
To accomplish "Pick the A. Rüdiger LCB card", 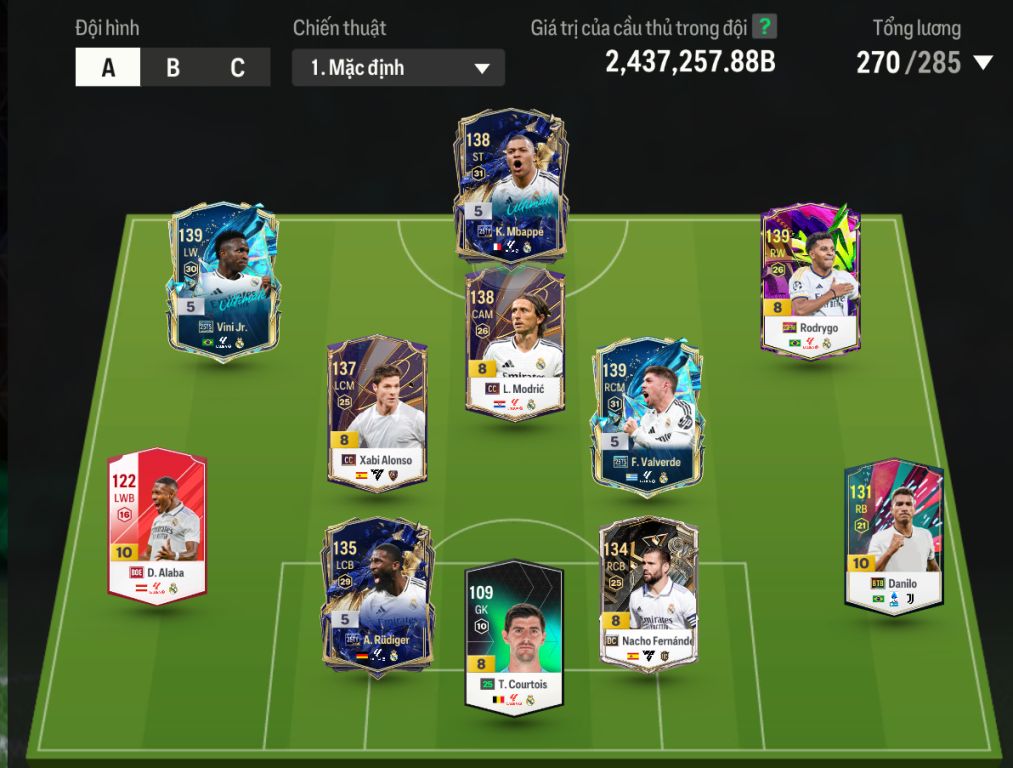I will pyautogui.click(x=377, y=597).
